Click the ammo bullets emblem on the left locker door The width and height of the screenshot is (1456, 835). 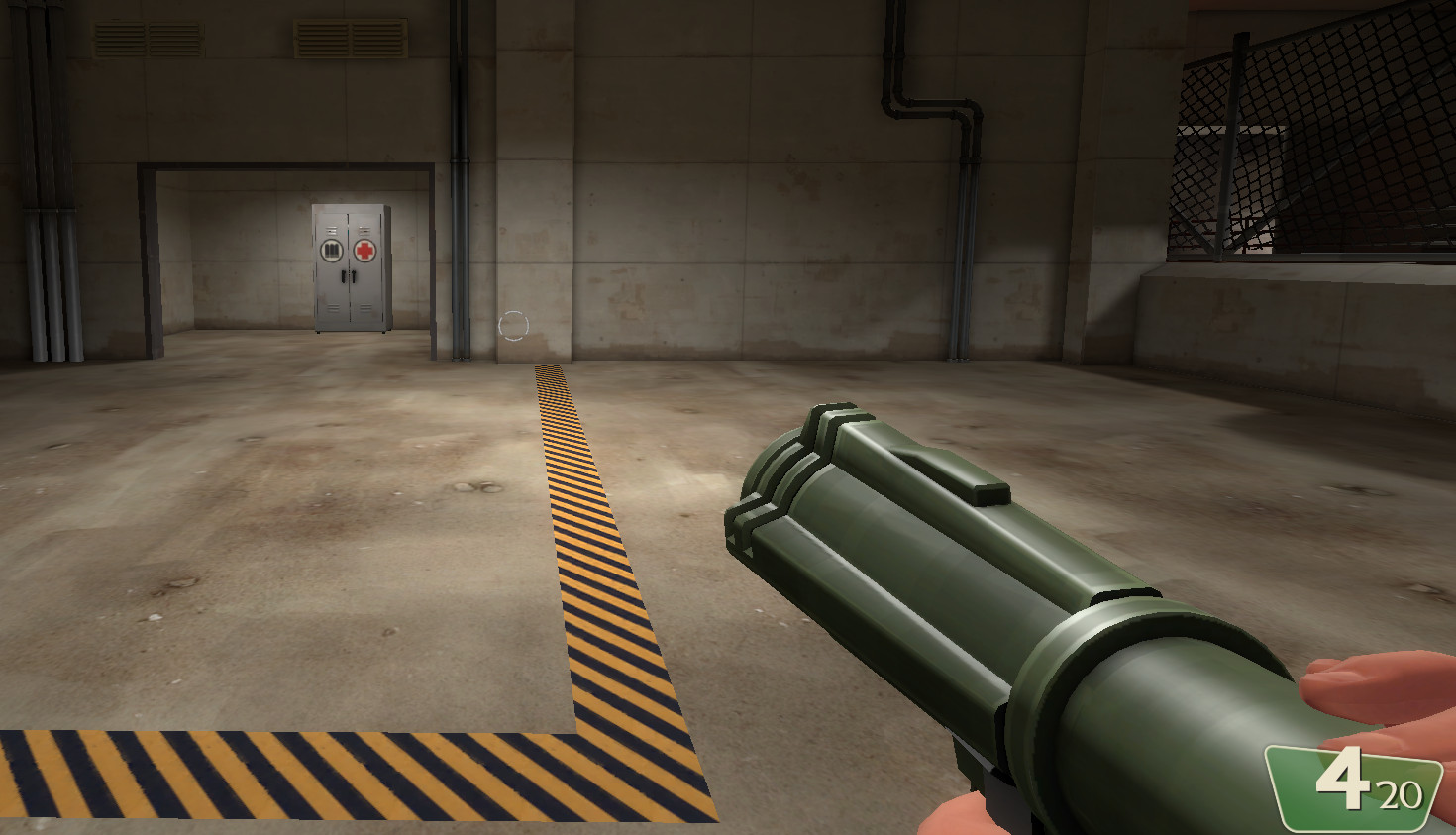coord(332,250)
